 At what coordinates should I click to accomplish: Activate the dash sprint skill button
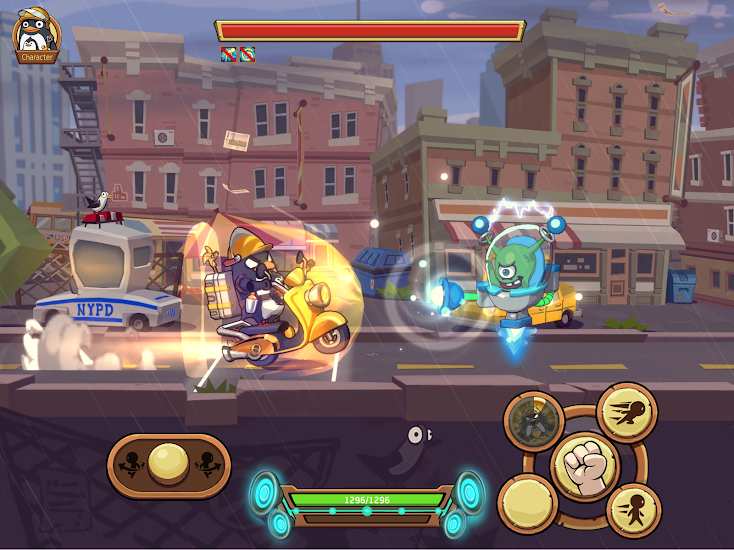tap(627, 411)
